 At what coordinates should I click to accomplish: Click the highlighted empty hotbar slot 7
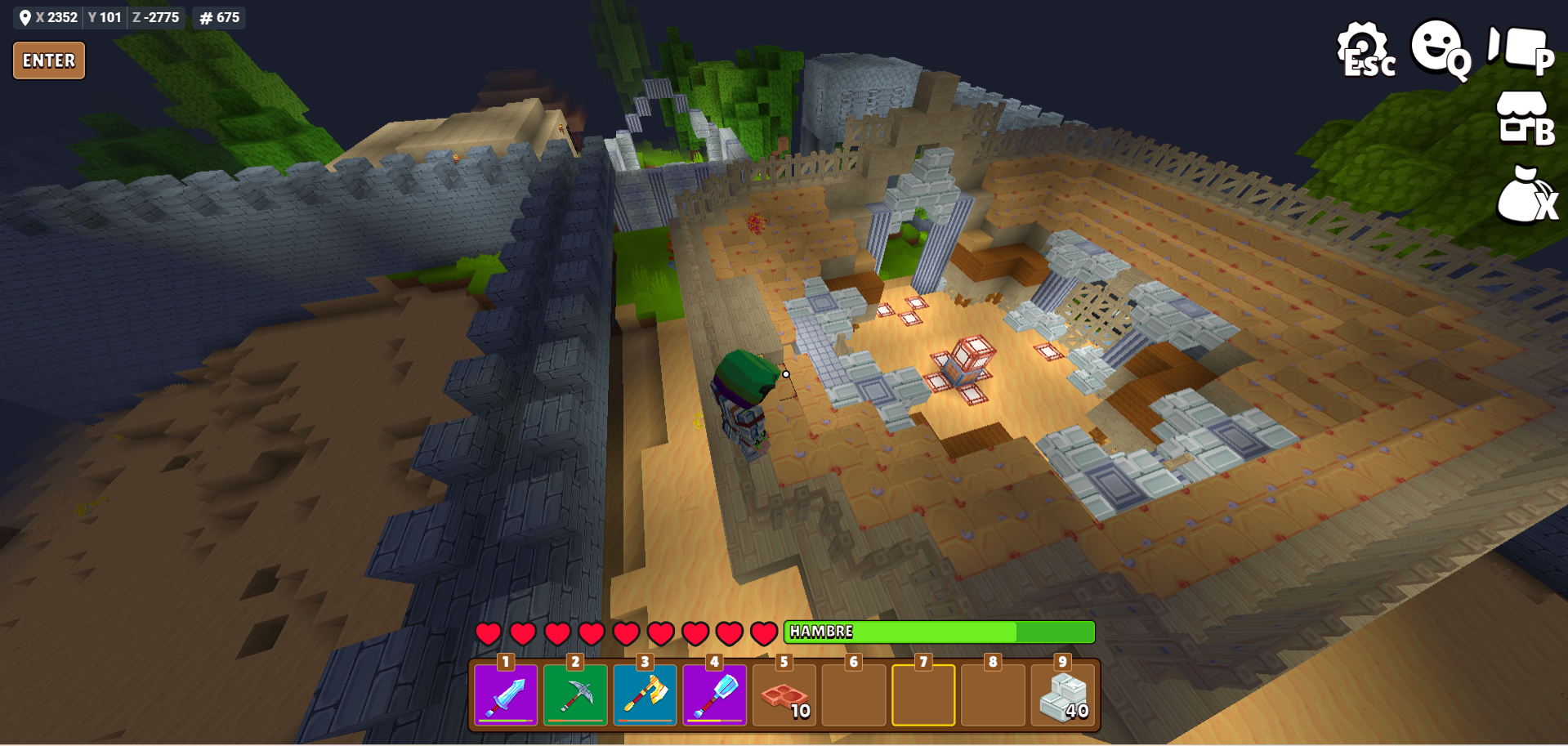point(923,695)
